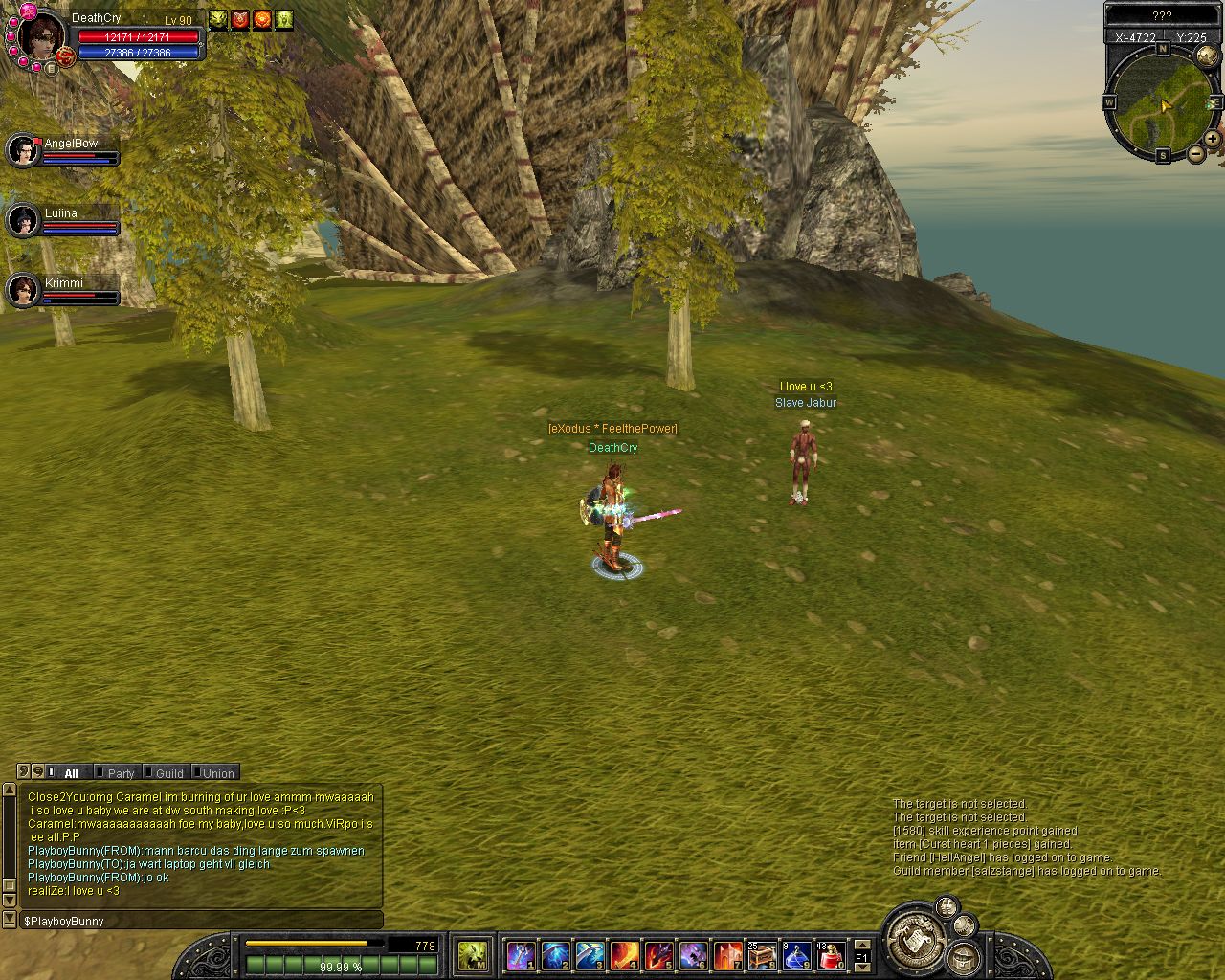Zoom out the minimap with minus button
The image size is (1225, 980).
tap(1196, 153)
